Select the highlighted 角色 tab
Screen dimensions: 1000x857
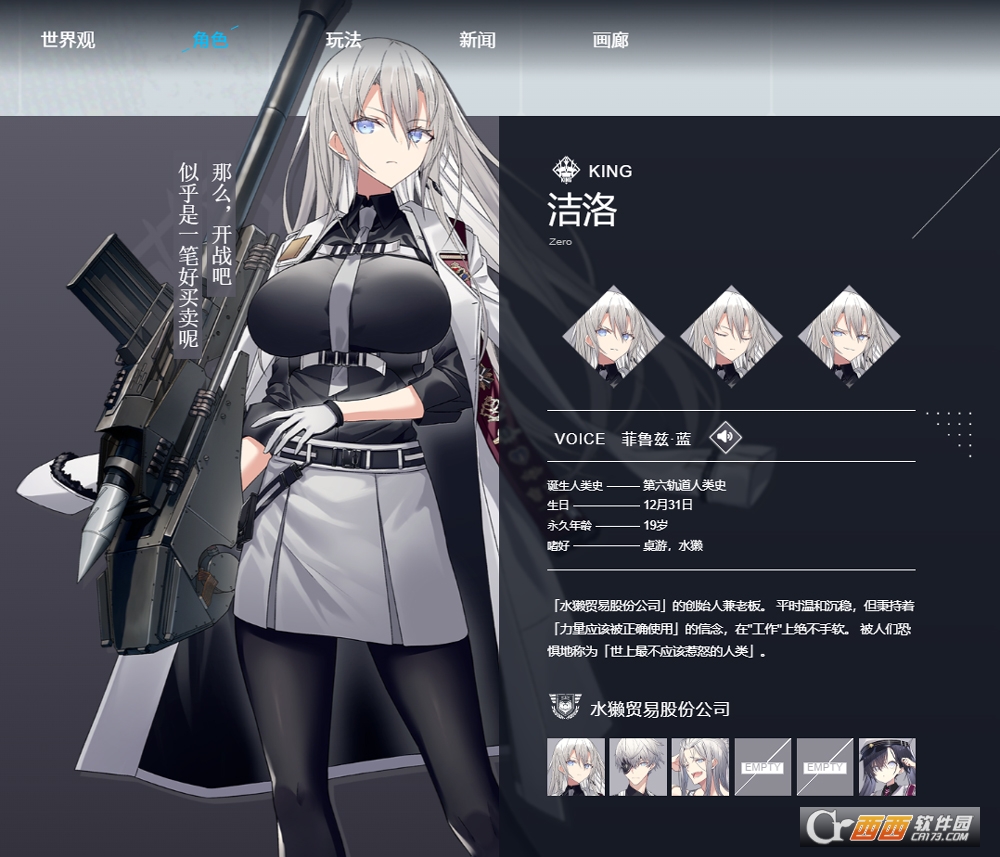coord(210,41)
